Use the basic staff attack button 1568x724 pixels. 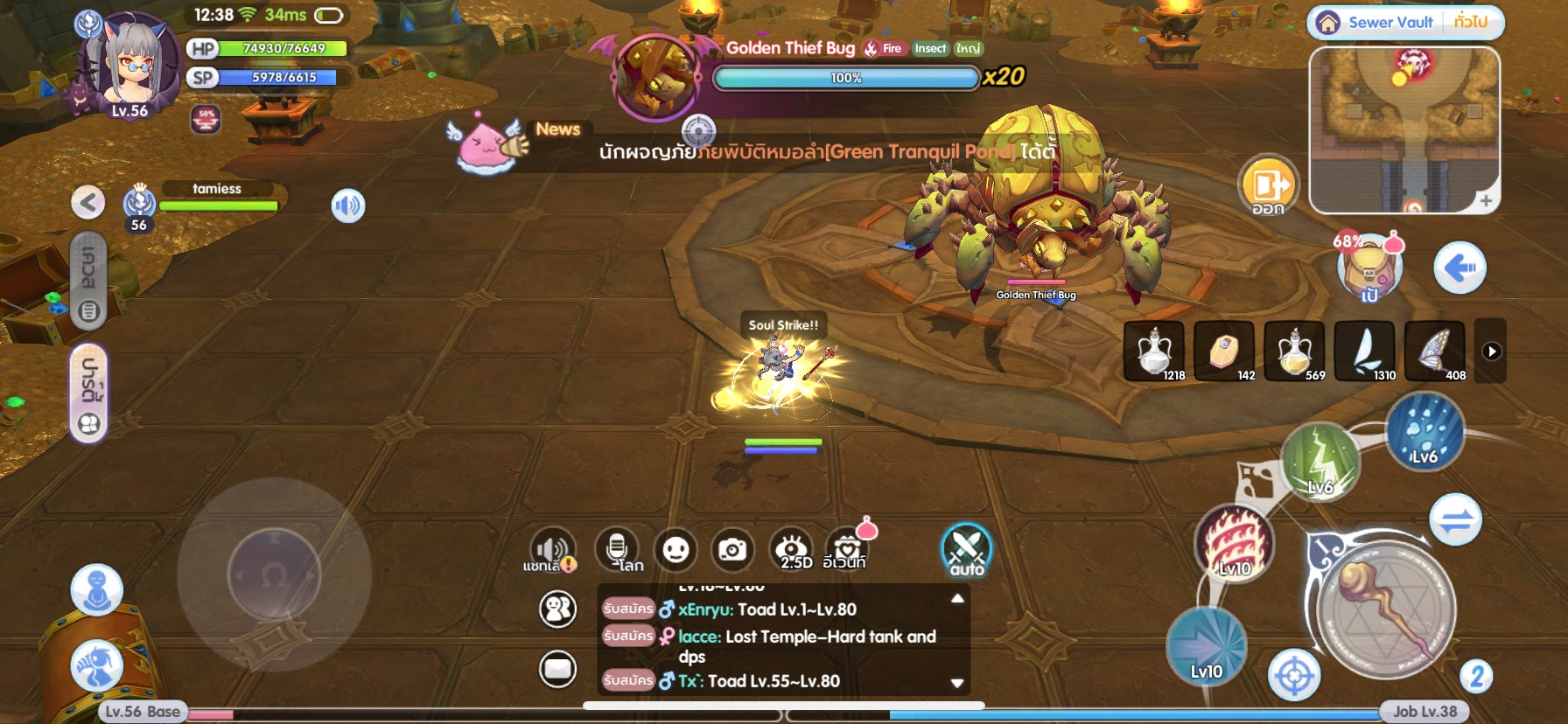point(1386,609)
